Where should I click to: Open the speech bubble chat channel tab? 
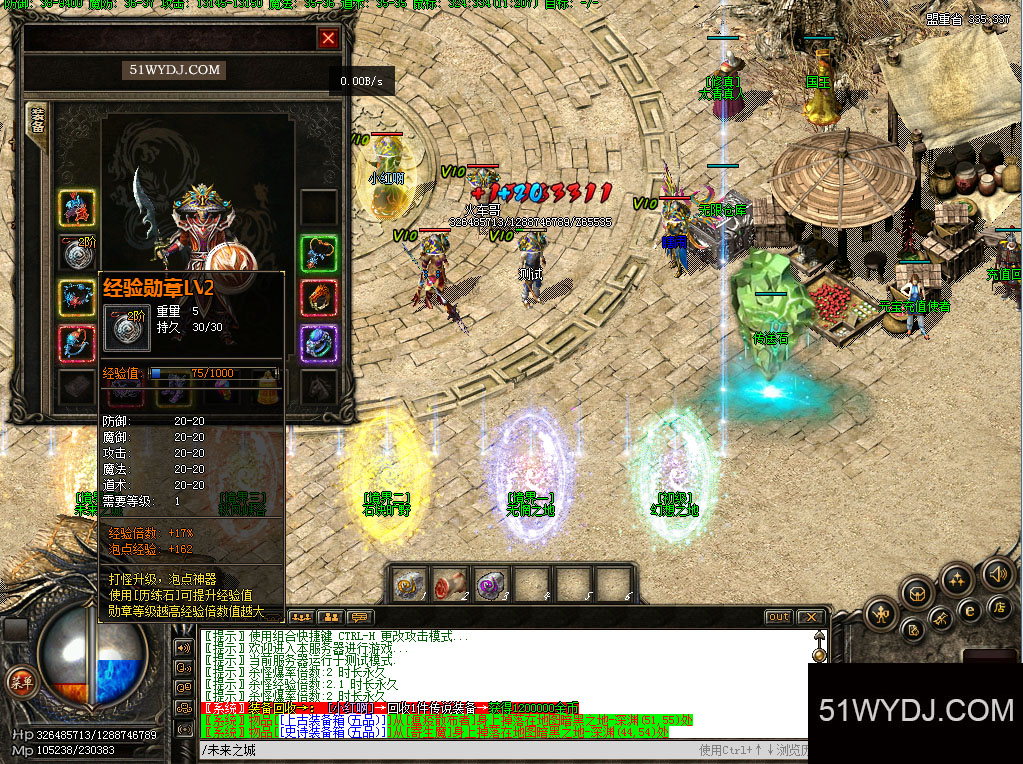point(360,617)
